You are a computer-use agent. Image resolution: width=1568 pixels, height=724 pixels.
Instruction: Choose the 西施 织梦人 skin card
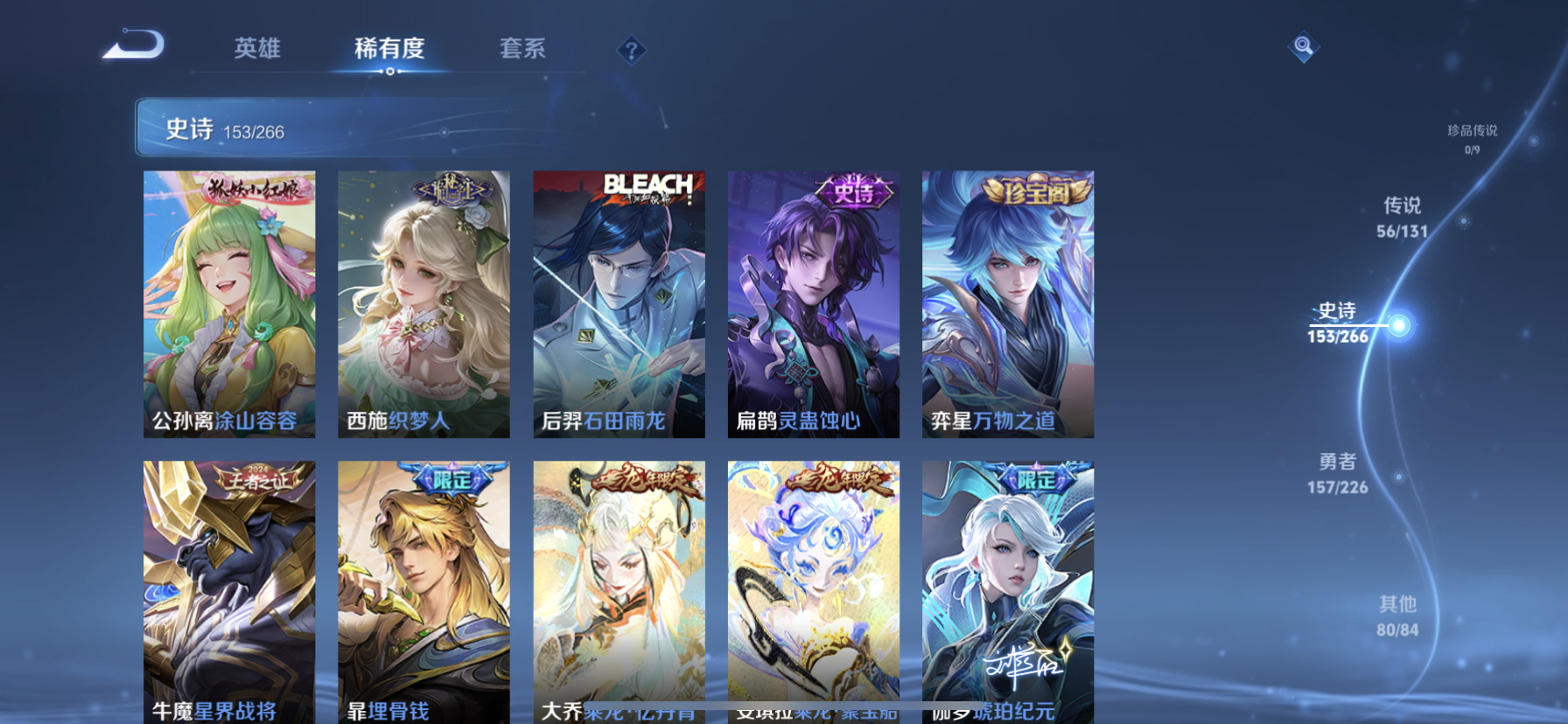coord(423,303)
